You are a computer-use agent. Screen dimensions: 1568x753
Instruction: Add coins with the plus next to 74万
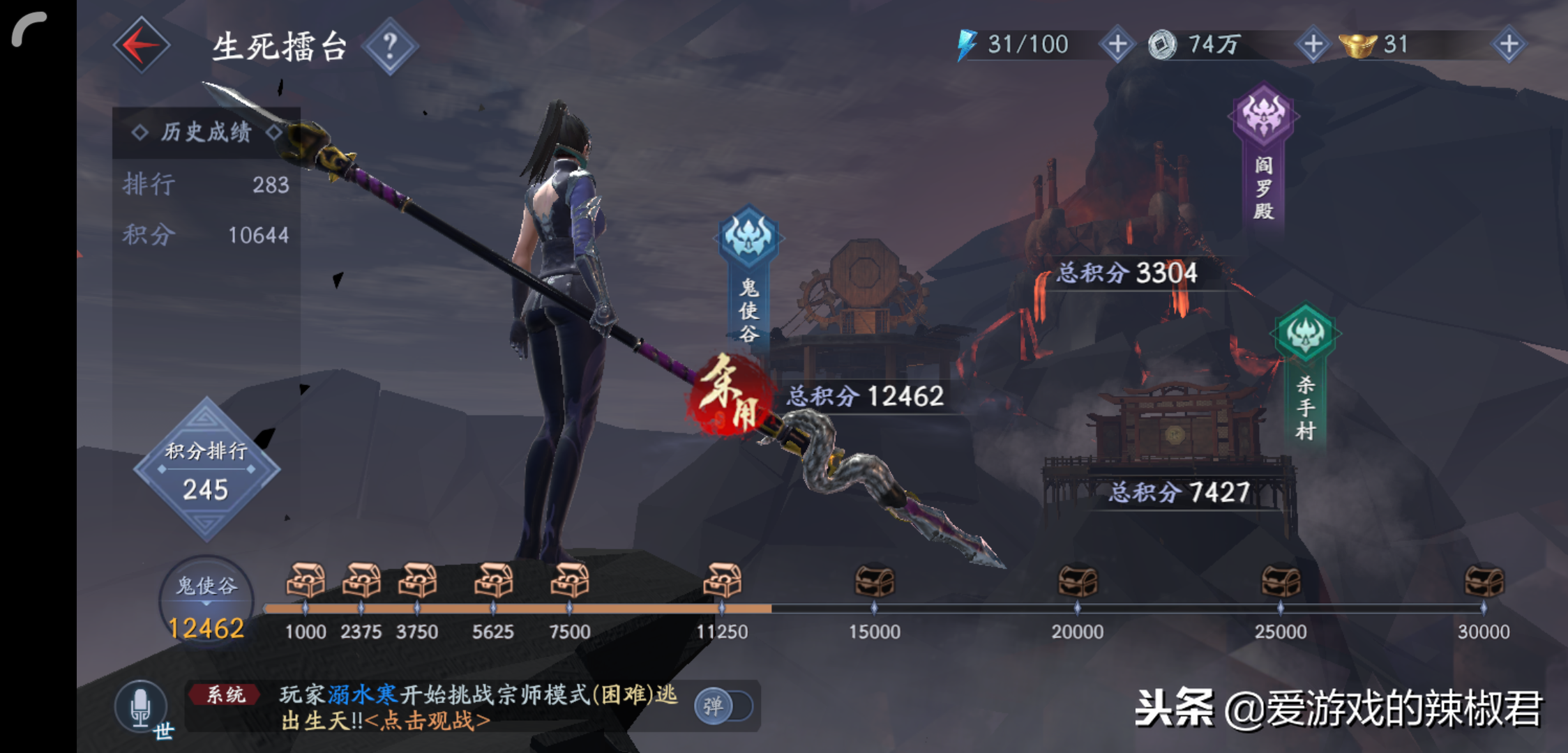coord(1313,45)
